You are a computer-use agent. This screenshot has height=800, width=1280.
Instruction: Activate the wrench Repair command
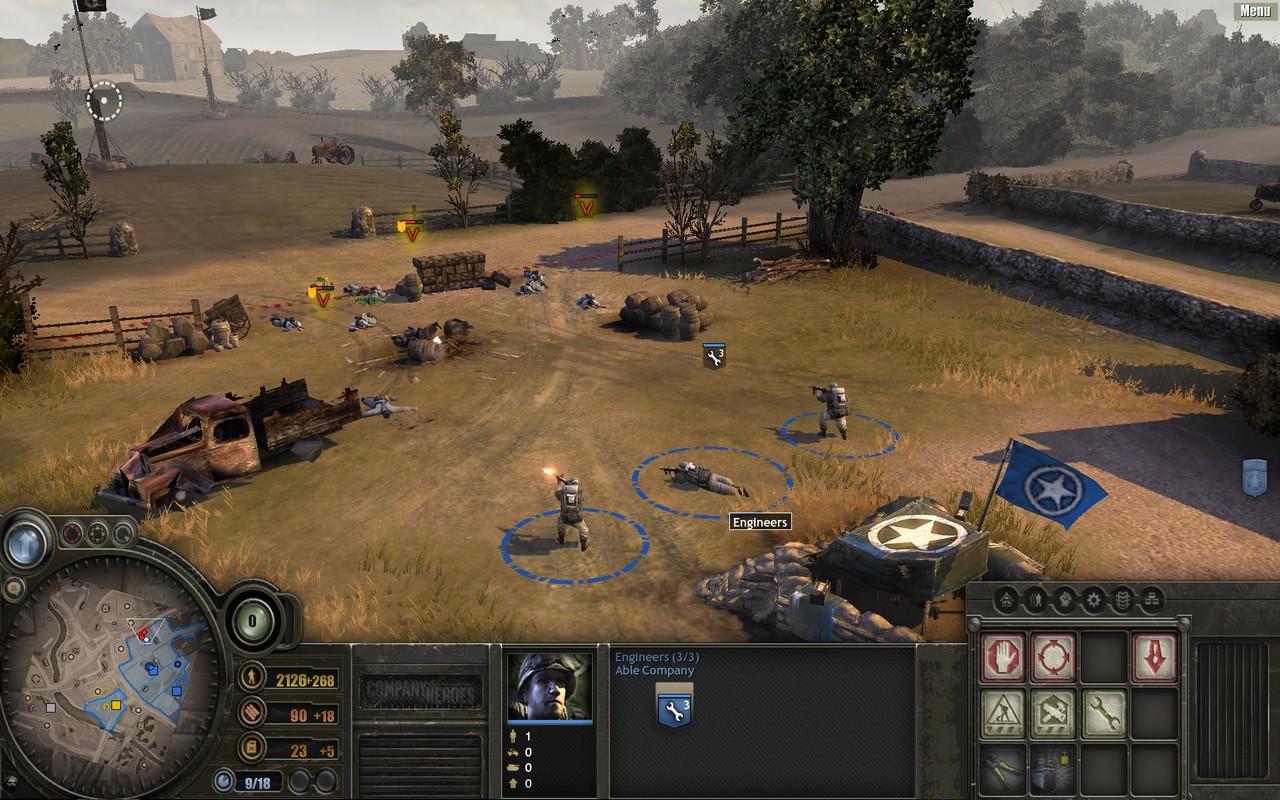pos(1103,714)
